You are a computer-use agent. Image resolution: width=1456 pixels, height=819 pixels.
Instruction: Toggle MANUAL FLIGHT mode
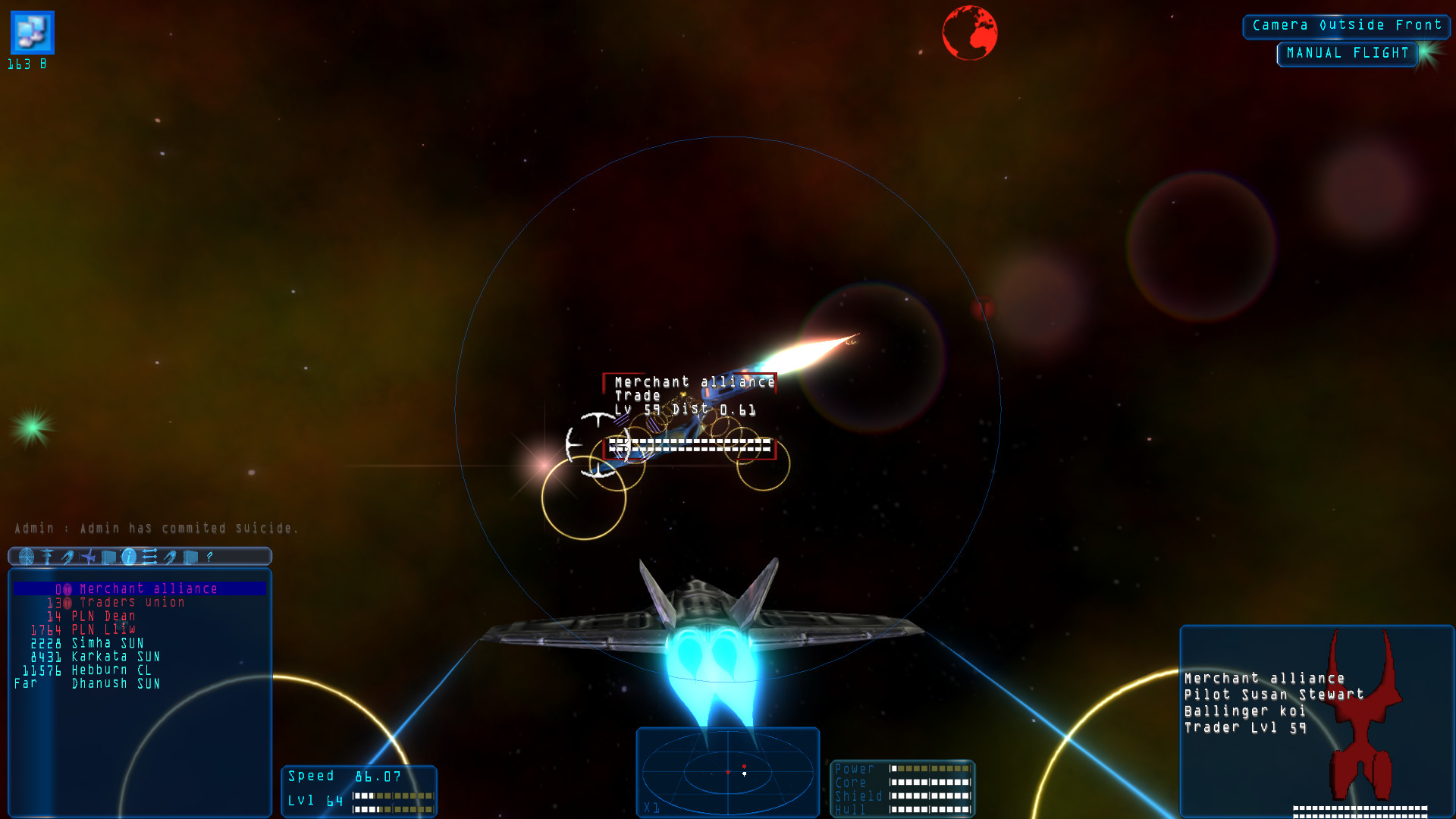1347,53
